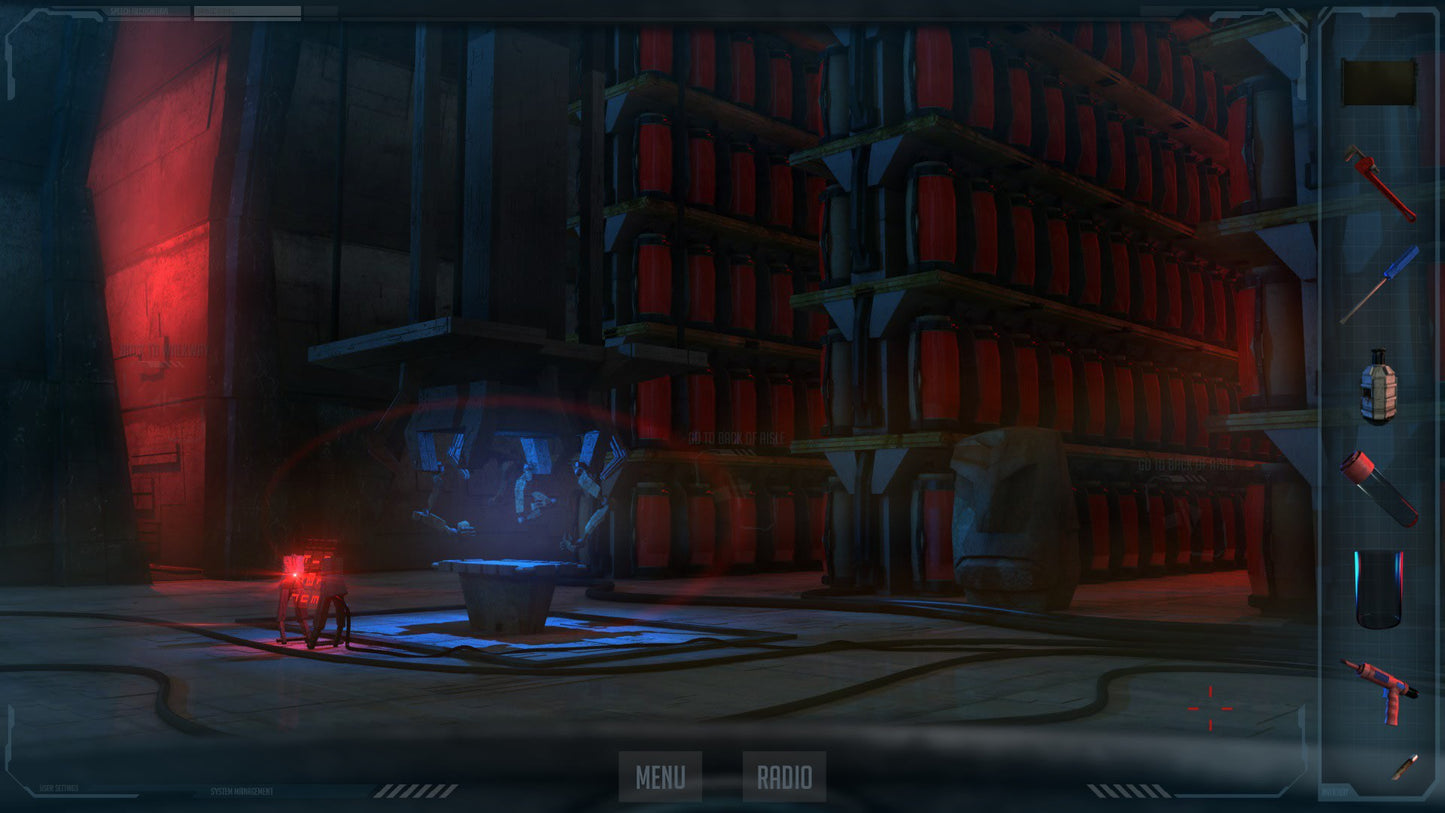Click the GO TO BACK OF AISLE hotspot near the shelves
1445x813 pixels.
(x=737, y=437)
